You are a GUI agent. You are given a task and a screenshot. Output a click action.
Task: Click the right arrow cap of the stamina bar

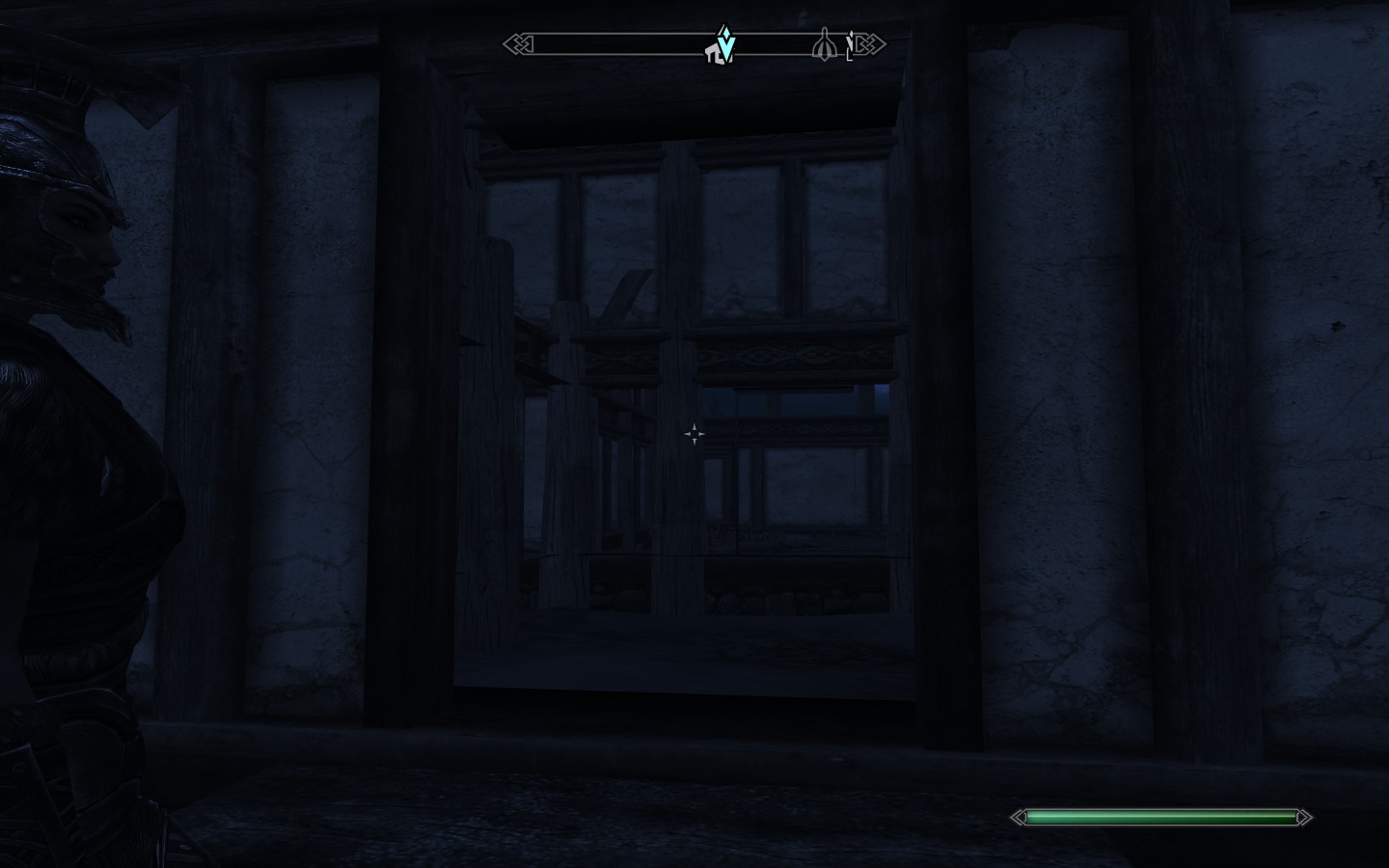[x=1304, y=817]
